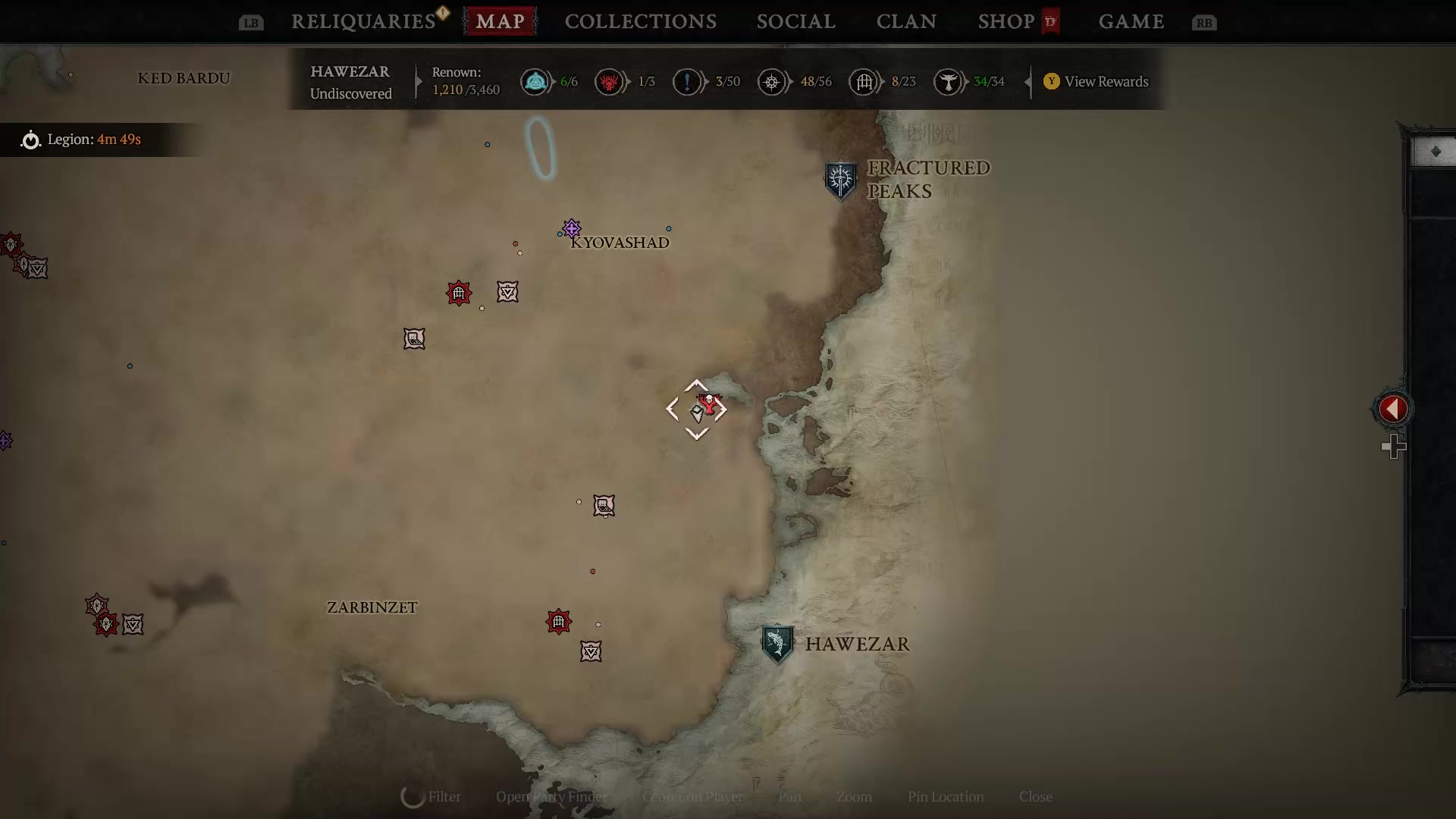The height and width of the screenshot is (819, 1456).
Task: Select the Altars of Lilith icon showing 34/34
Action: click(x=949, y=82)
